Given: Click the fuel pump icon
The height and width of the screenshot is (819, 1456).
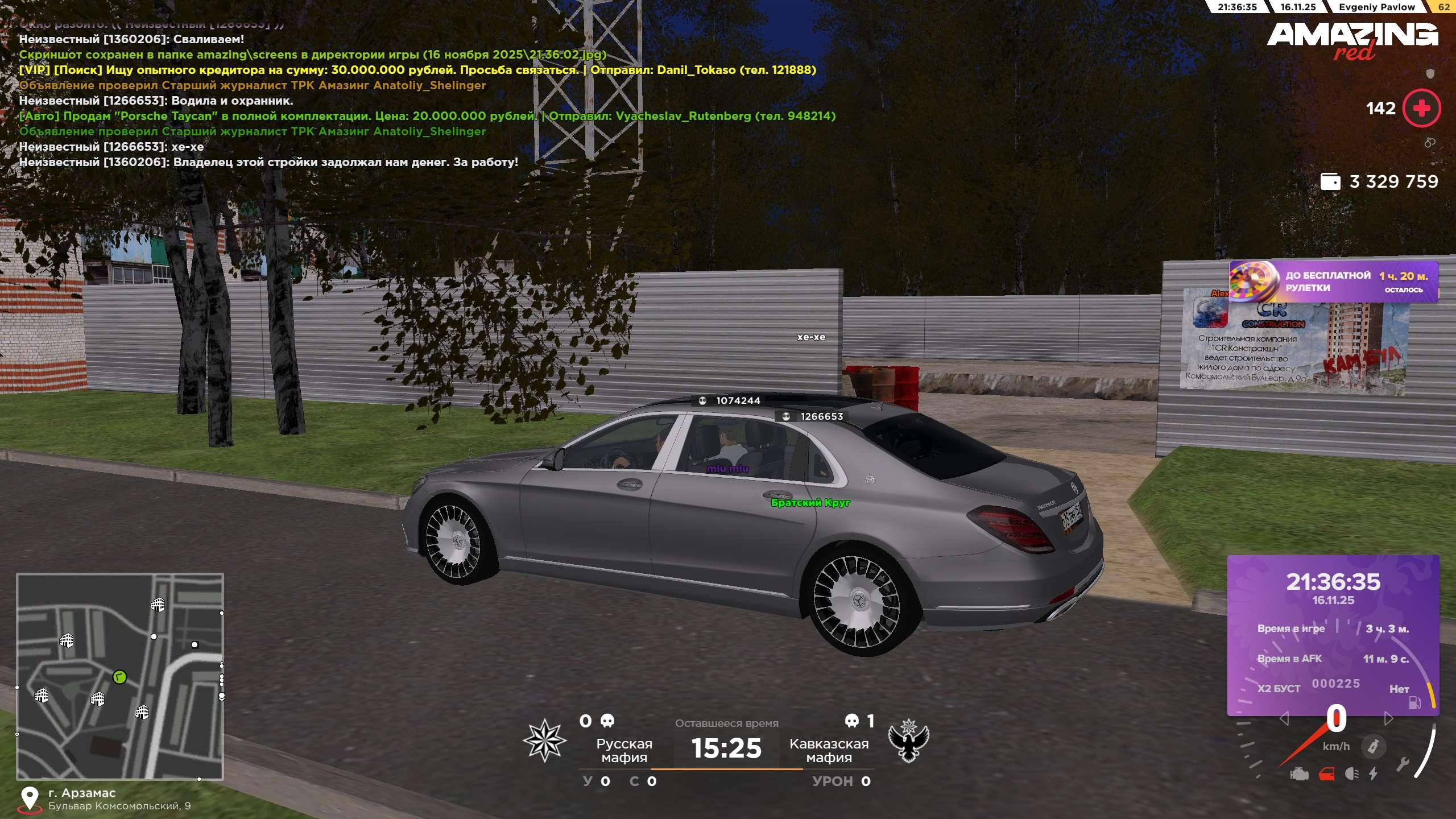Looking at the screenshot, I should pos(1414,703).
